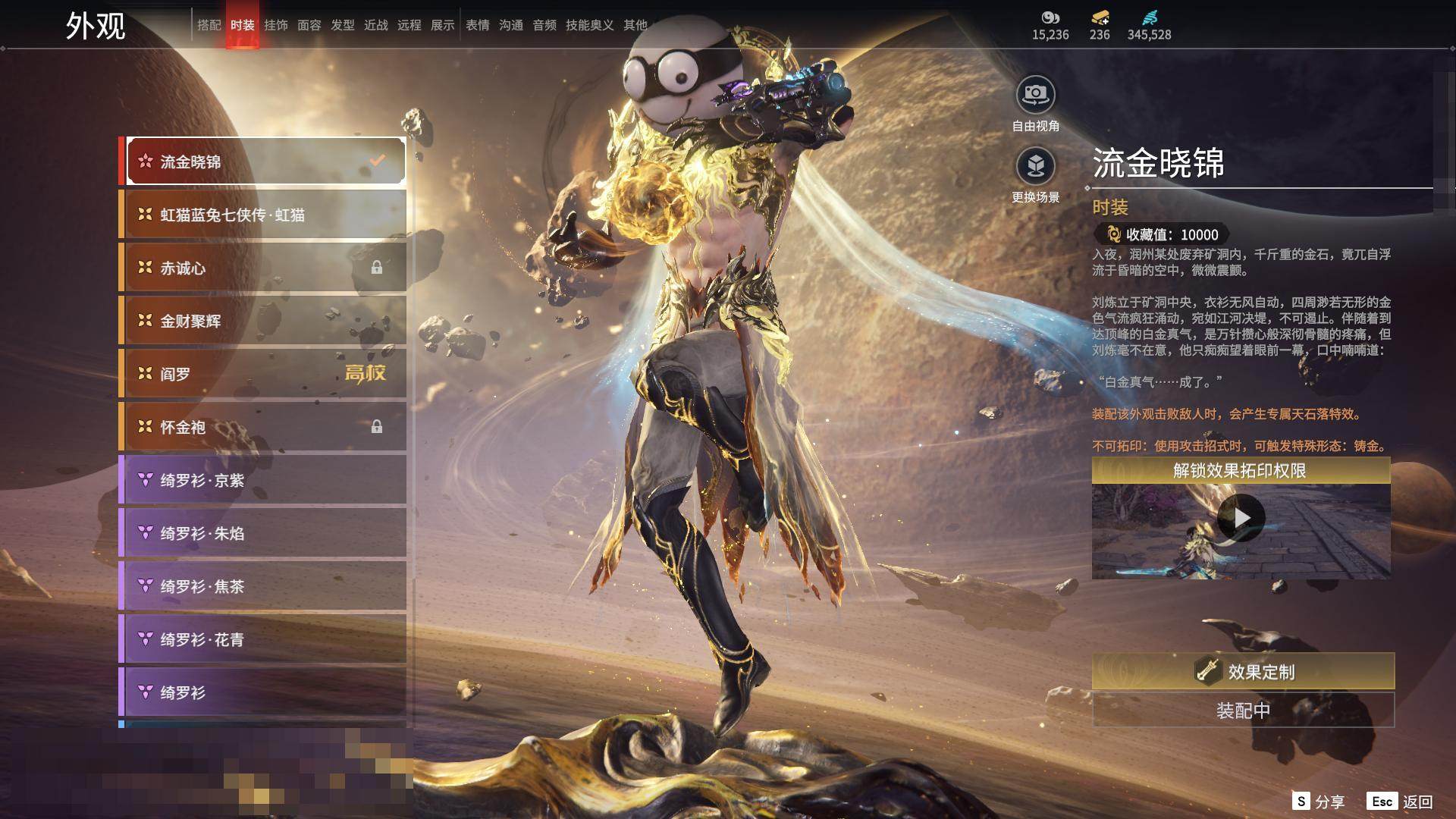Viewport: 1456px width, 819px height.
Task: Open the 技能奥义 tab
Action: [x=589, y=25]
